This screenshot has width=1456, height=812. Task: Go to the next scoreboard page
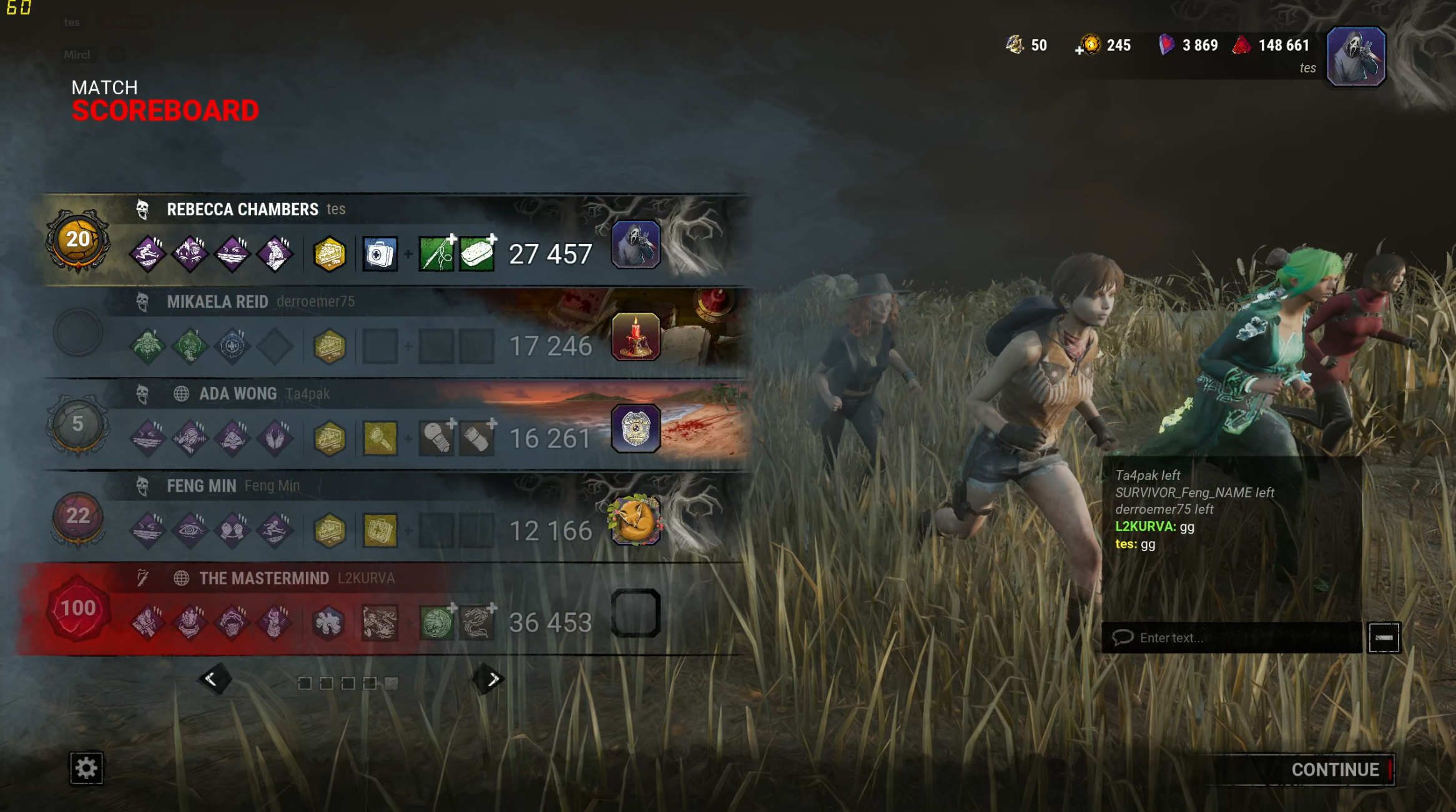[x=491, y=679]
